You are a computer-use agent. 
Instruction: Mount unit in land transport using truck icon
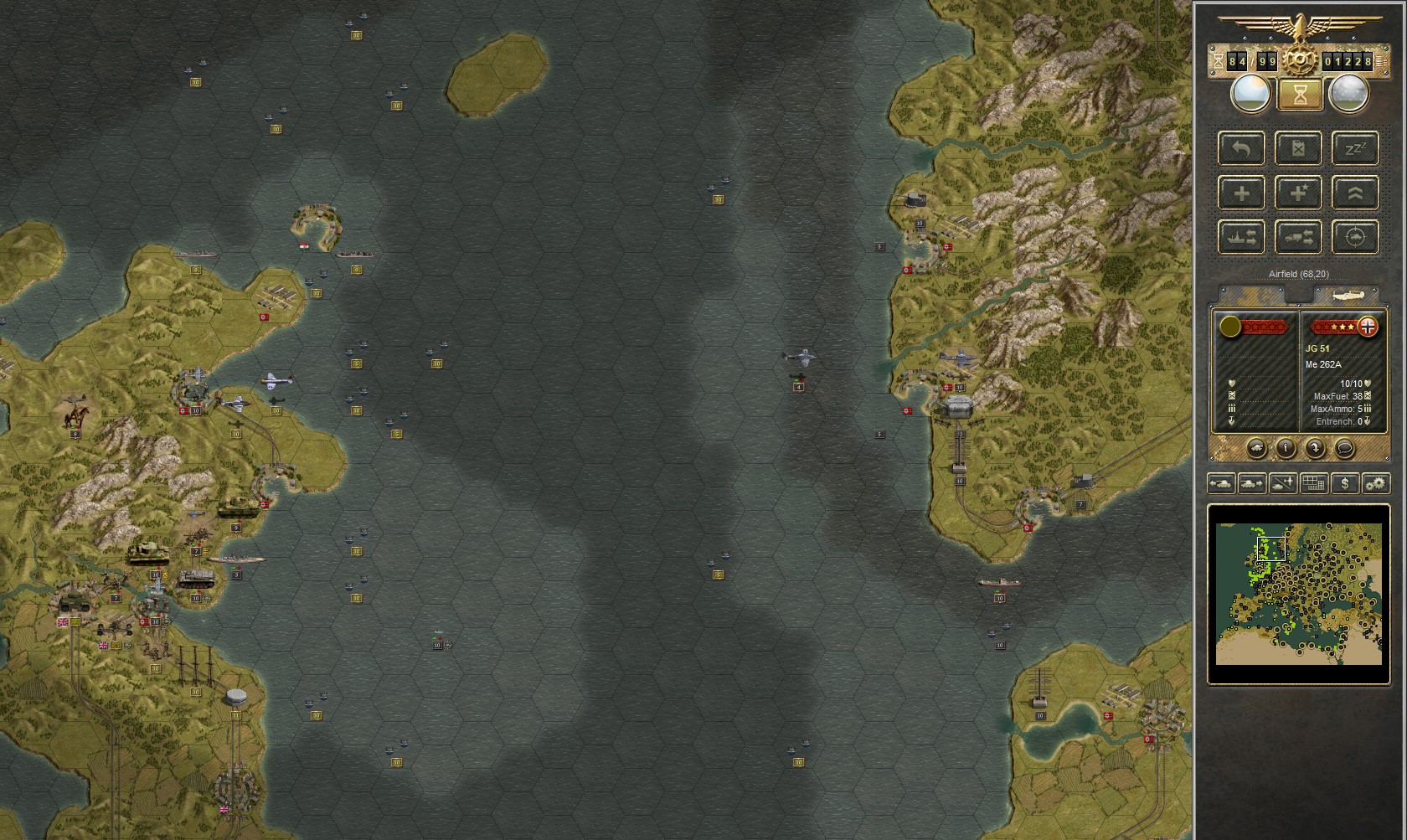1299,238
